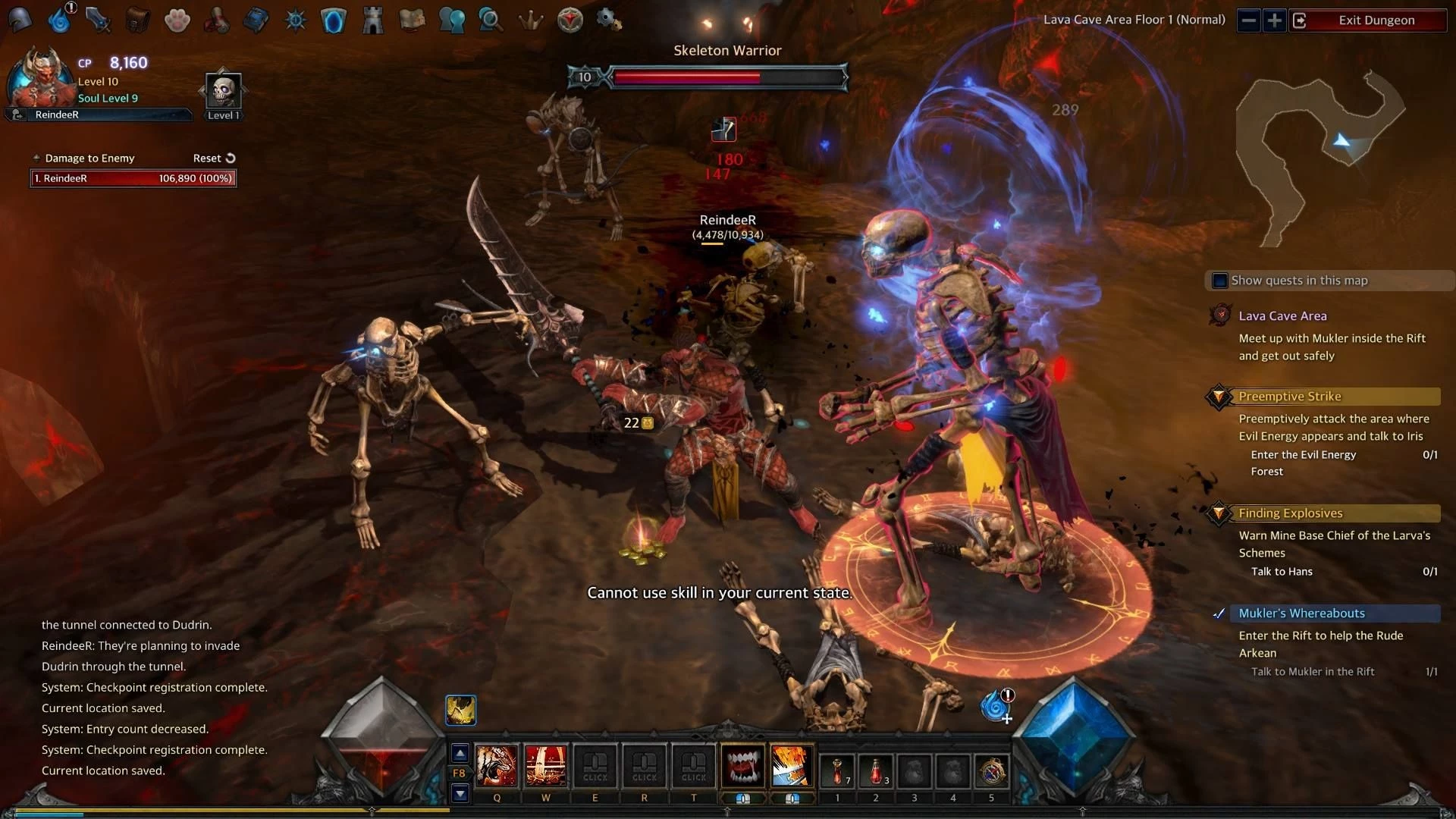Open the magnifying glass search icon
1456x819 pixels.
point(491,20)
